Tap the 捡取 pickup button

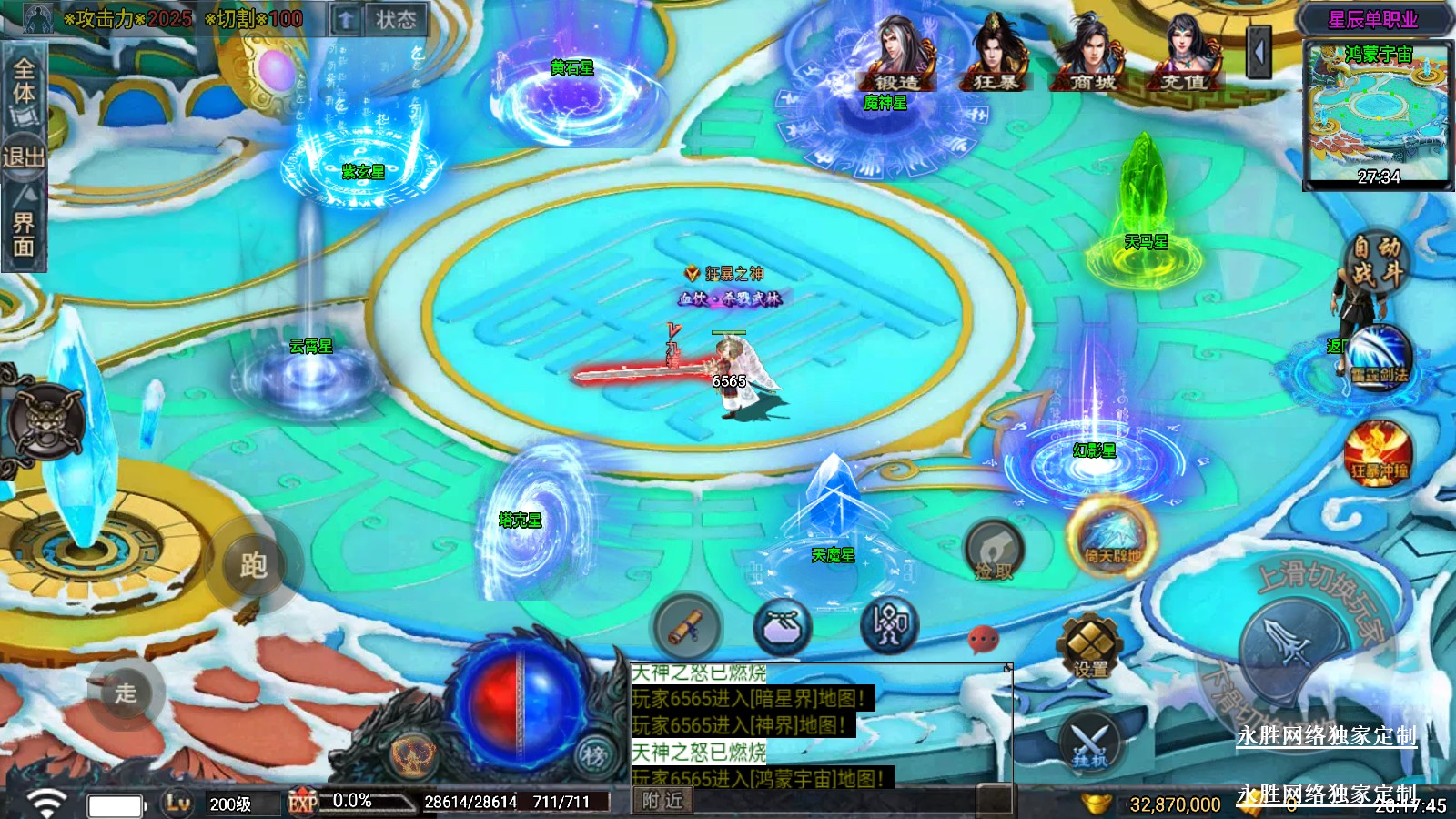pos(994,551)
